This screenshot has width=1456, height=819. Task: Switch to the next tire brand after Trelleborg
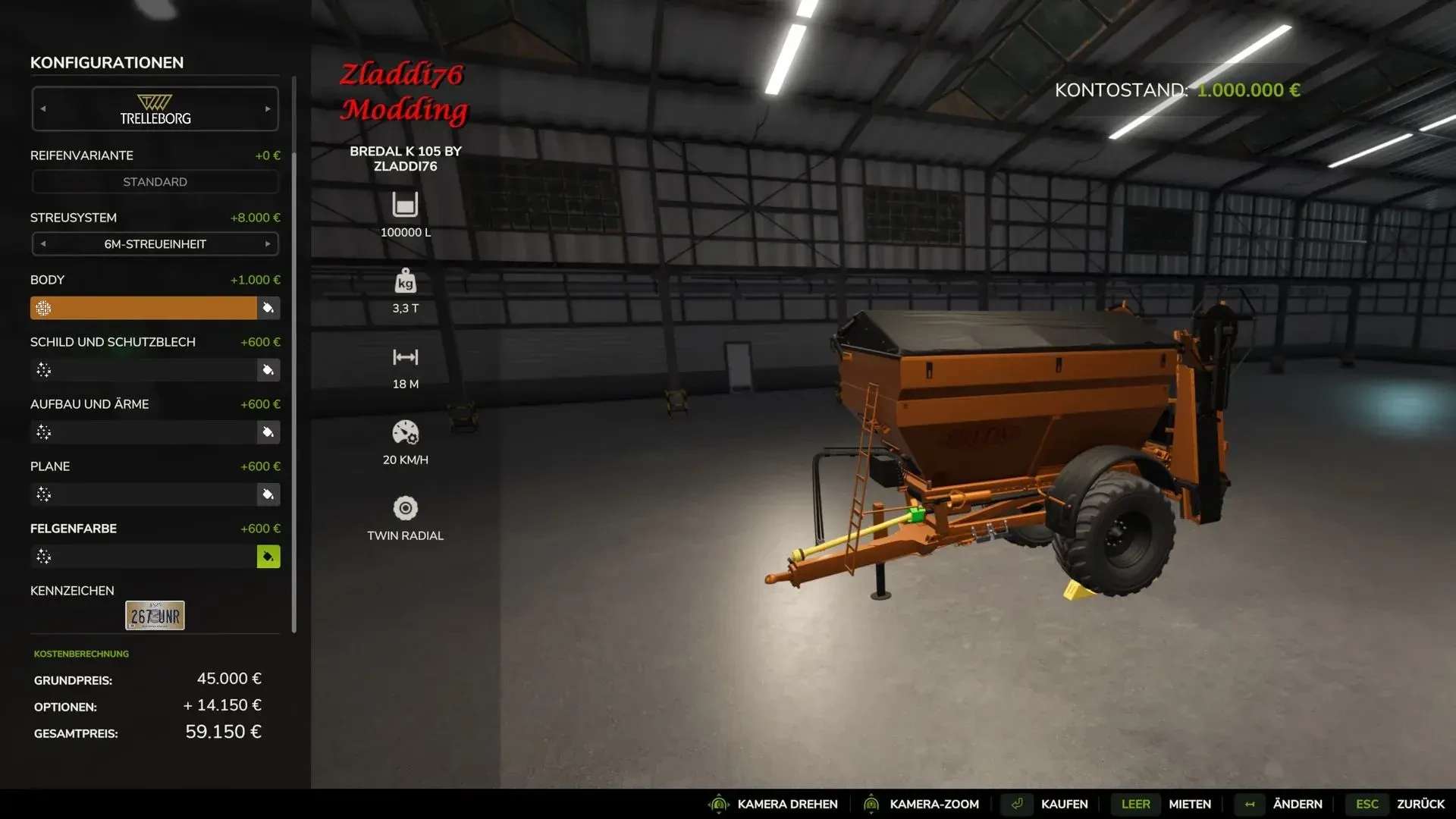[268, 109]
